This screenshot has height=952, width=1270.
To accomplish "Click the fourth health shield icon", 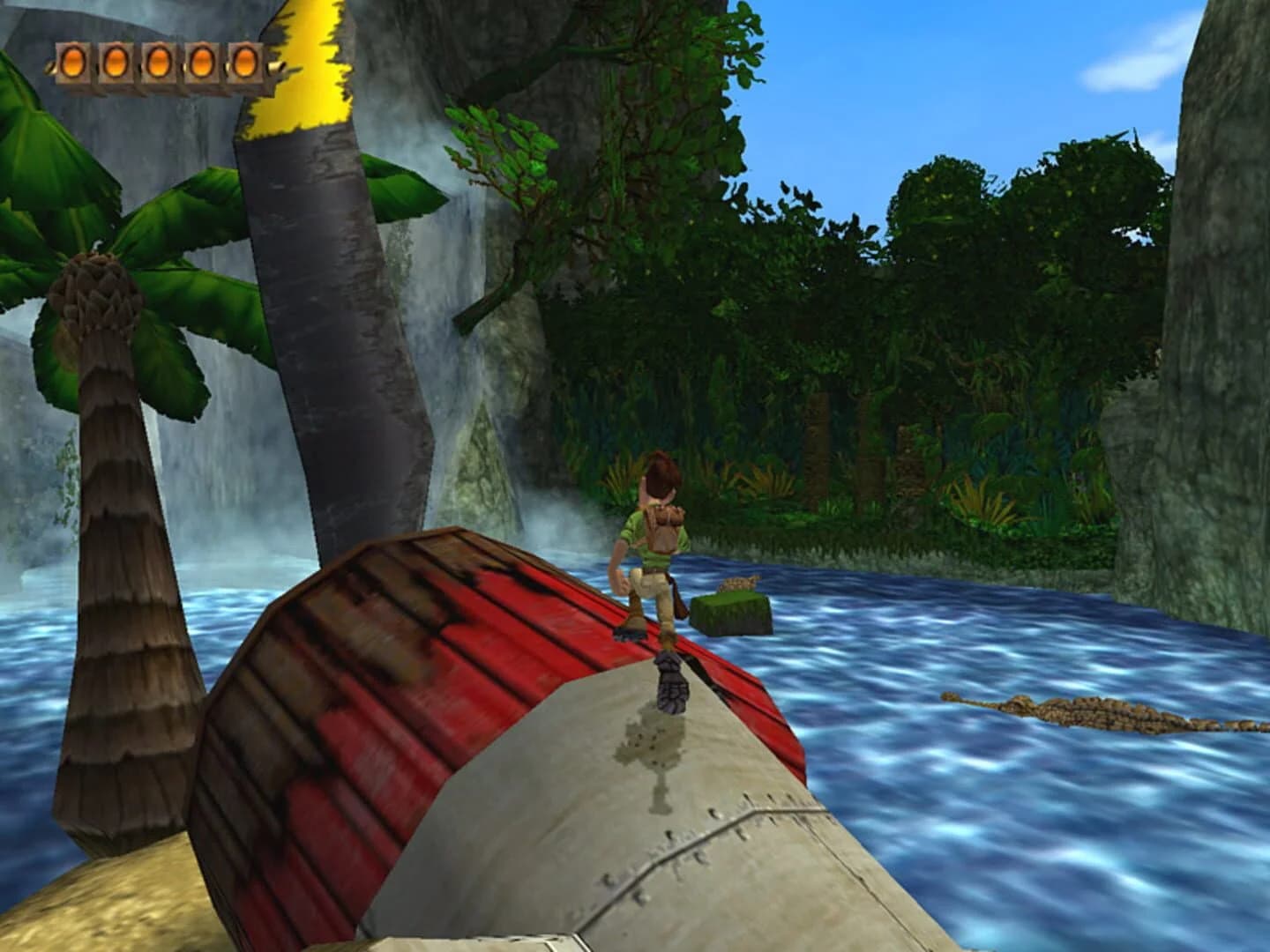I will 201,62.
